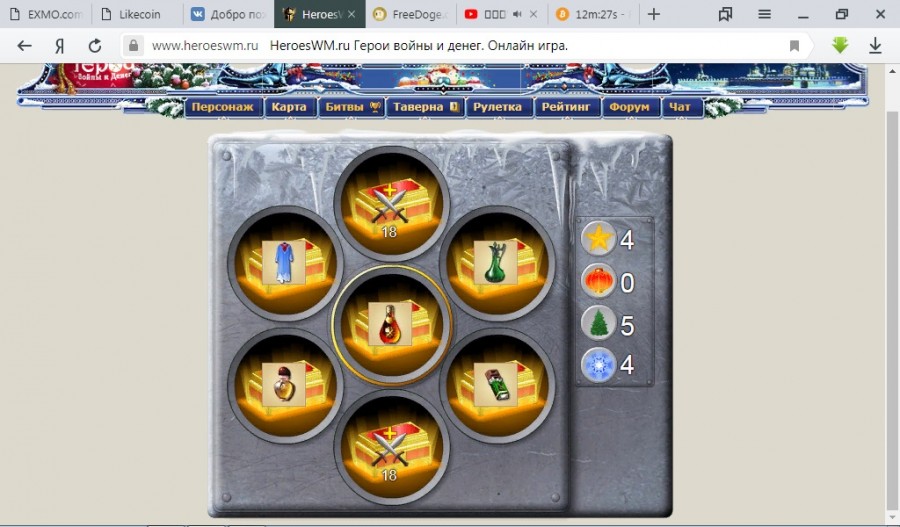The height and width of the screenshot is (527, 900).
Task: Reload the browser page
Action: (x=95, y=45)
